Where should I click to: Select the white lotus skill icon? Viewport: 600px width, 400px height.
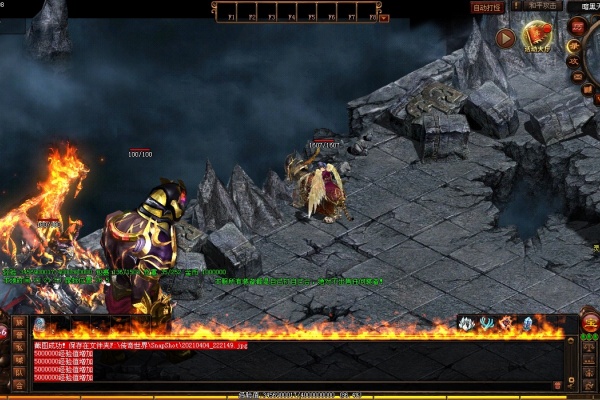[466, 323]
